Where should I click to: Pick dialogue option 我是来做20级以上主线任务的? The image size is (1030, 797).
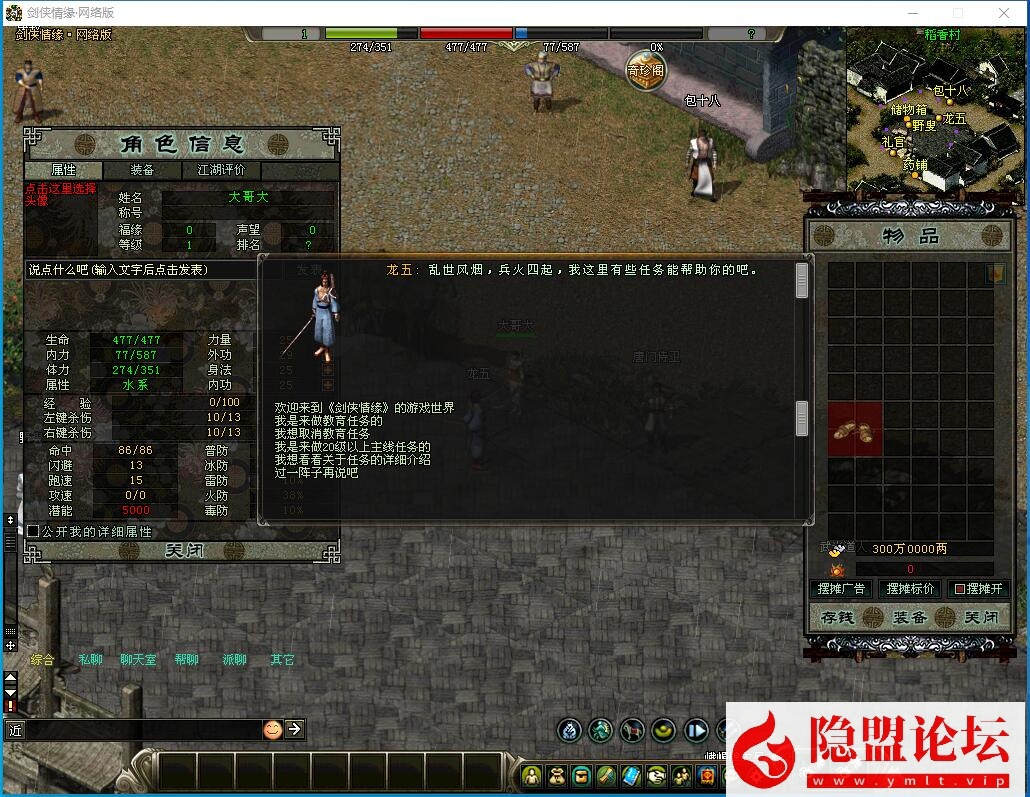point(352,447)
